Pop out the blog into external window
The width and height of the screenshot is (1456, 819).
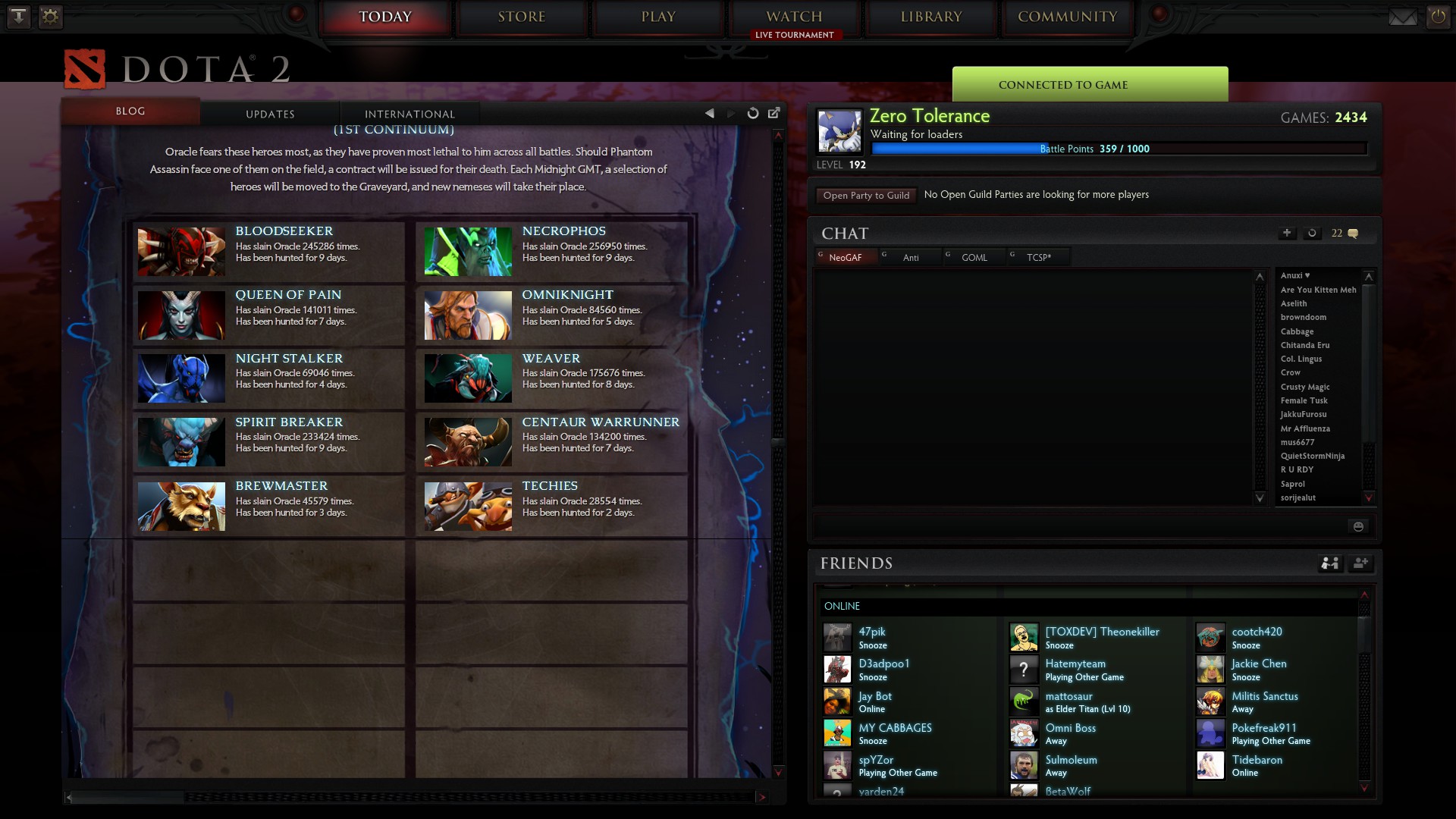tap(774, 112)
